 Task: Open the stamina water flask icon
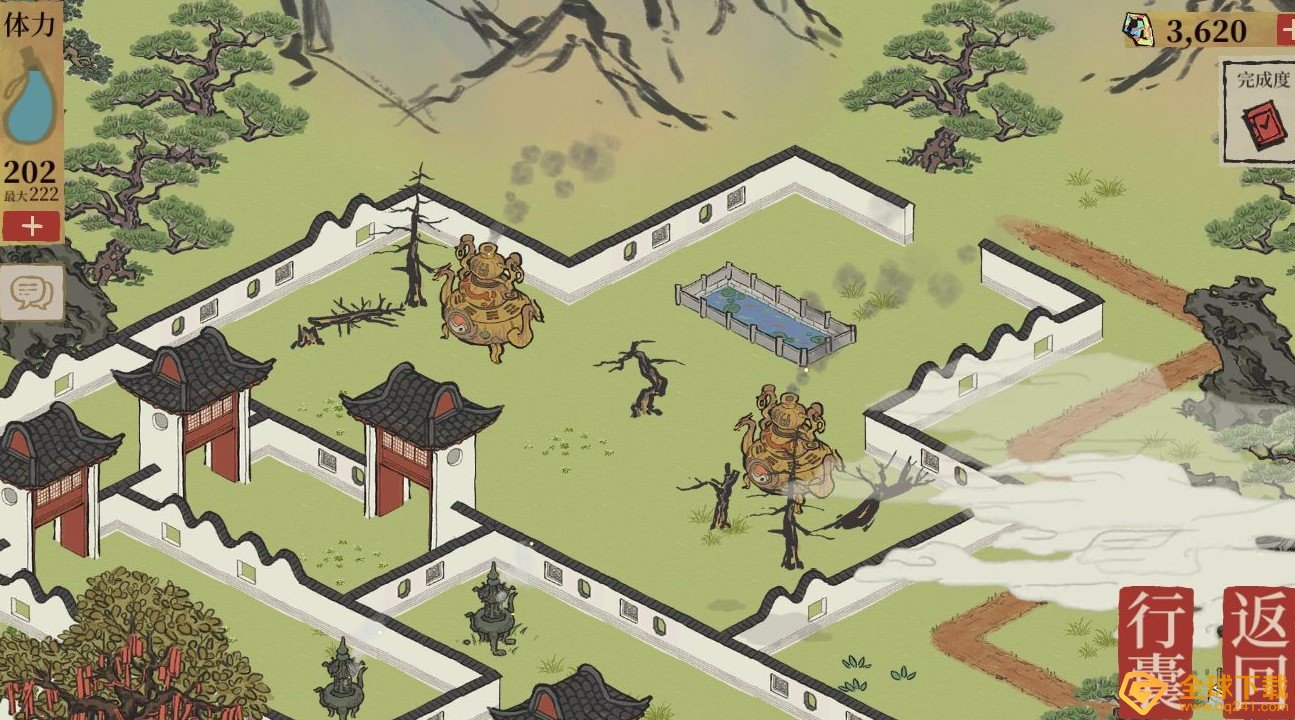[32, 108]
